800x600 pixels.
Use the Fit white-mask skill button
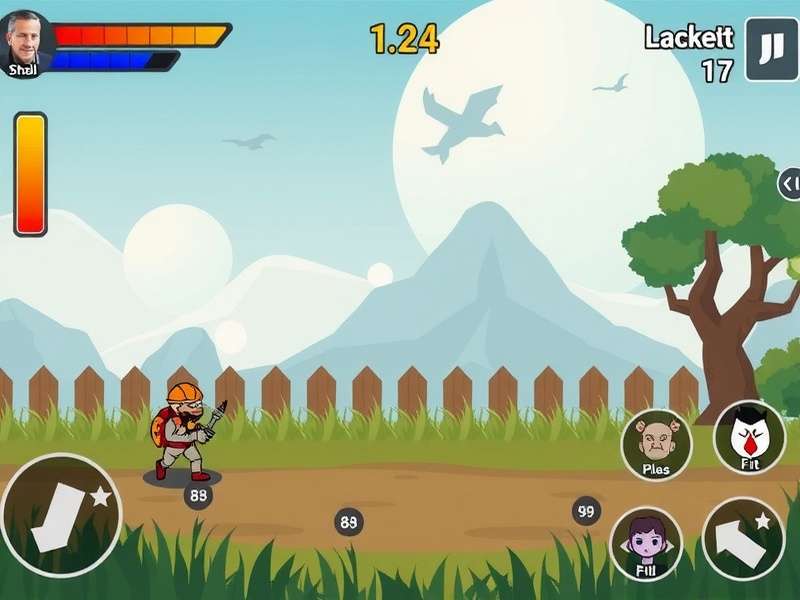click(749, 437)
